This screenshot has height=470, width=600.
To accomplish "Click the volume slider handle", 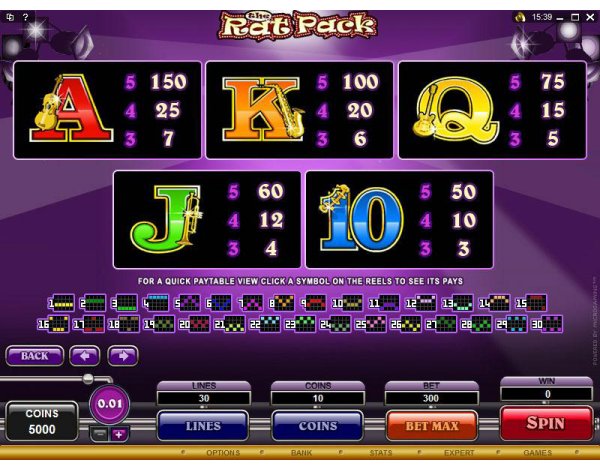I will point(88,378).
